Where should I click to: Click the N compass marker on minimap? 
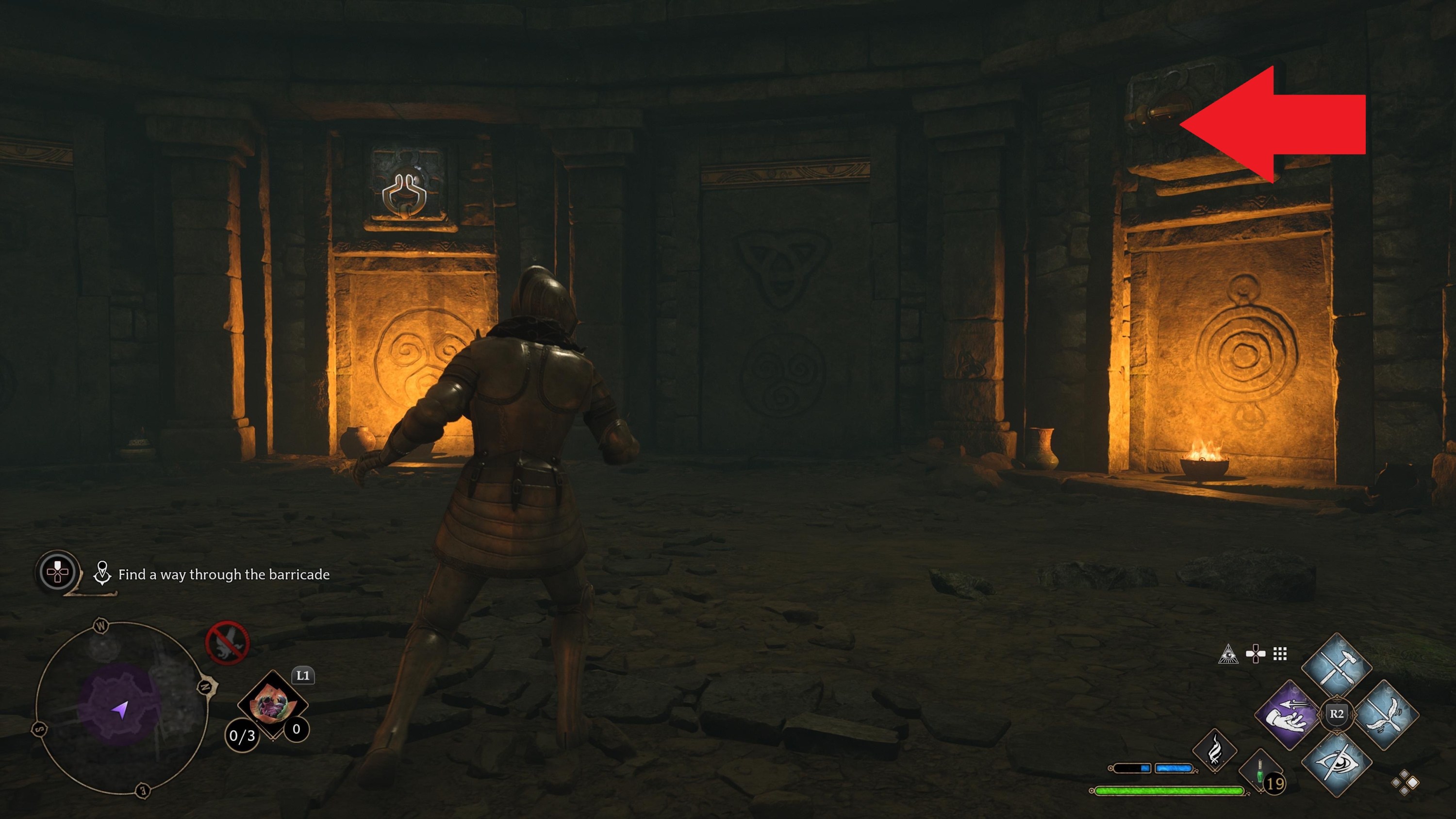206,688
